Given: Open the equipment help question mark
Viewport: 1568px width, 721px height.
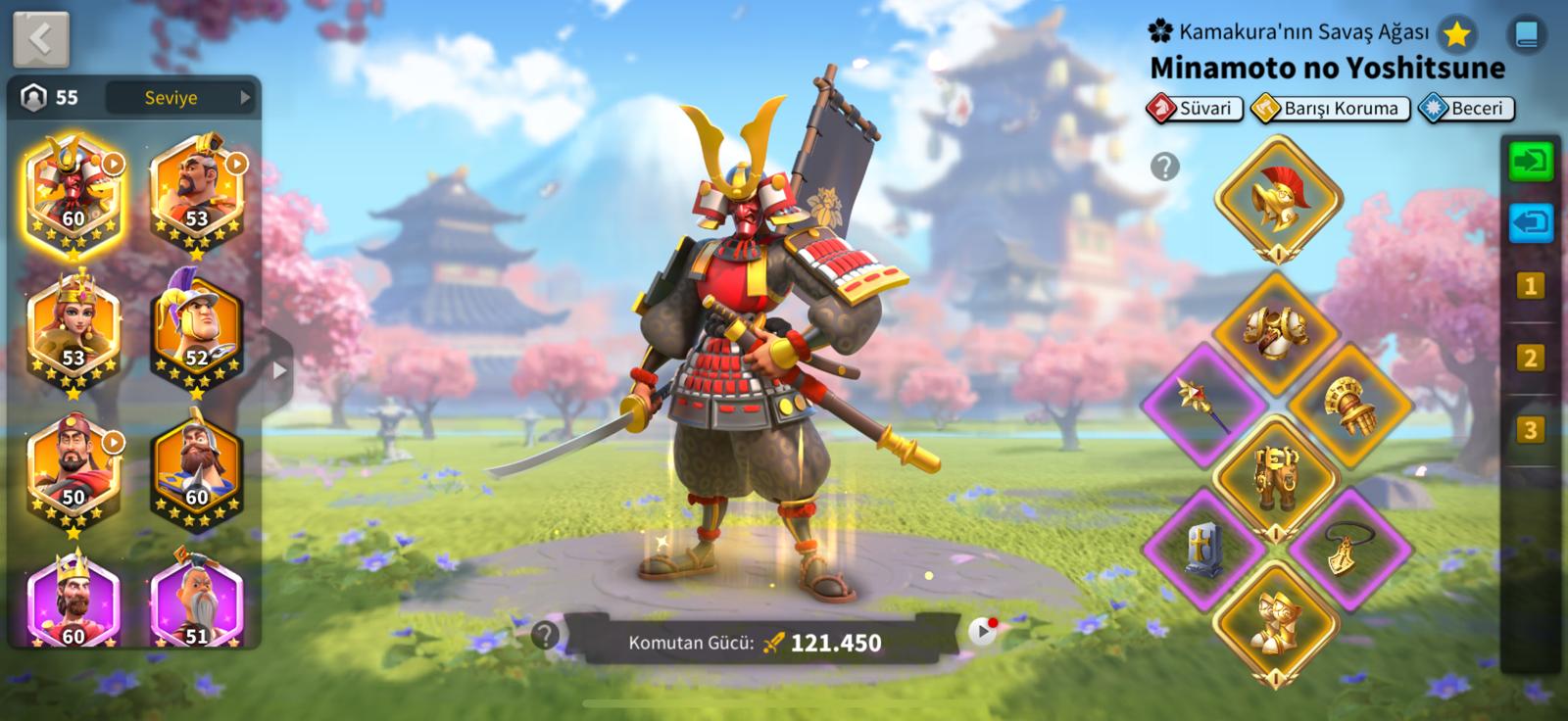Looking at the screenshot, I should [1164, 168].
